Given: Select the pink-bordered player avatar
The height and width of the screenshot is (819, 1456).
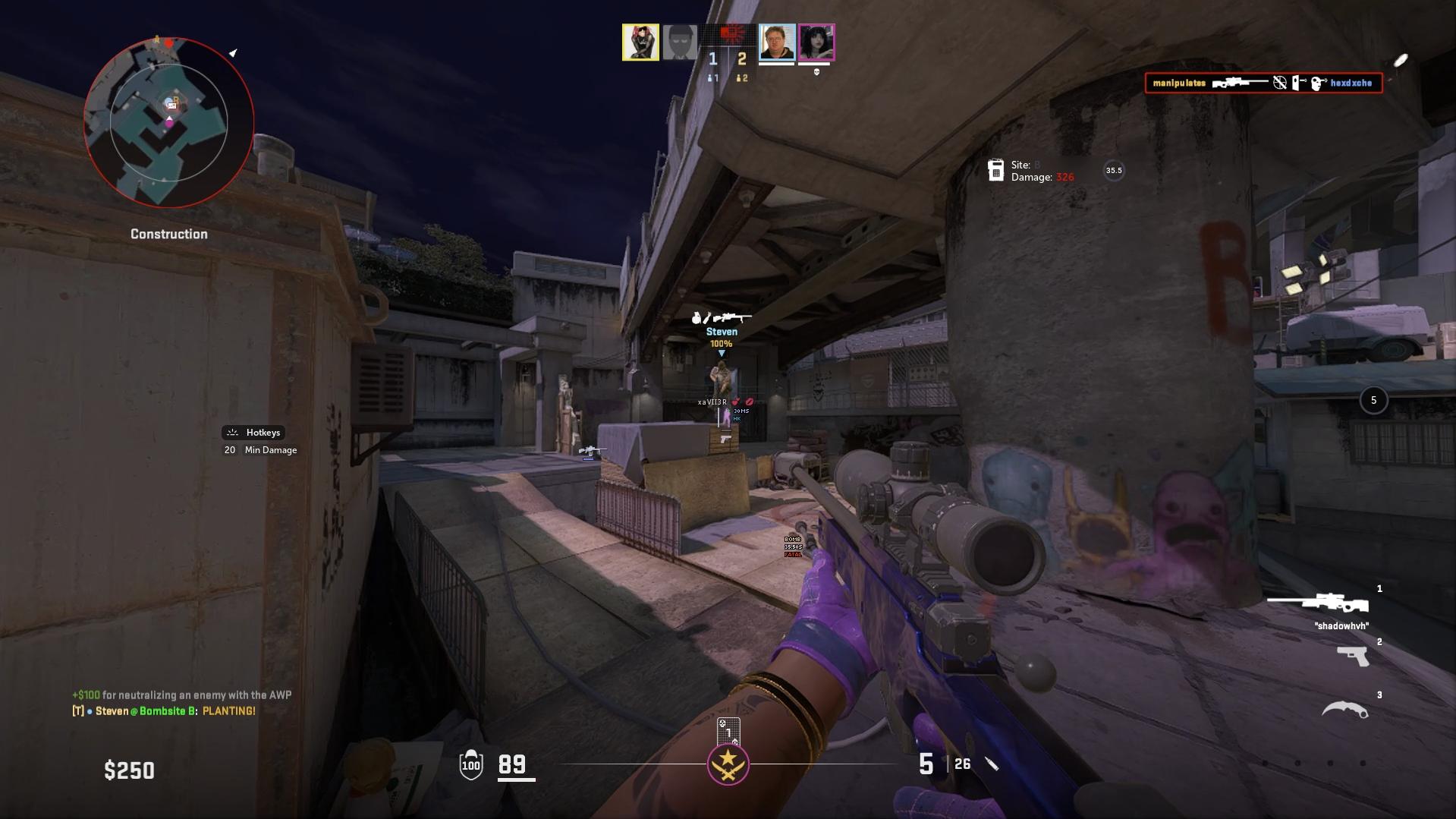Looking at the screenshot, I should click(816, 42).
